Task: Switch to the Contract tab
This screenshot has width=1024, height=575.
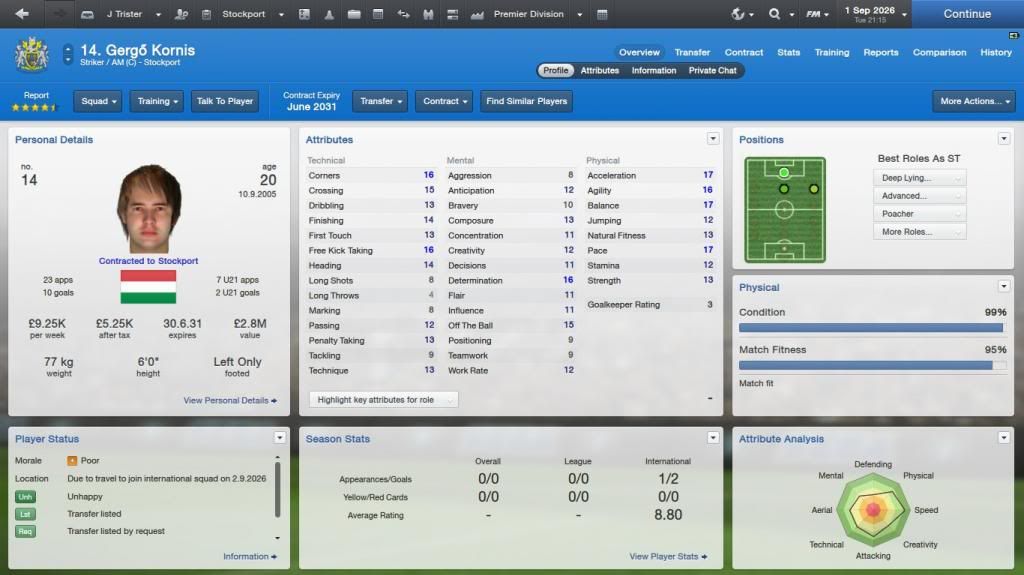Action: (744, 52)
